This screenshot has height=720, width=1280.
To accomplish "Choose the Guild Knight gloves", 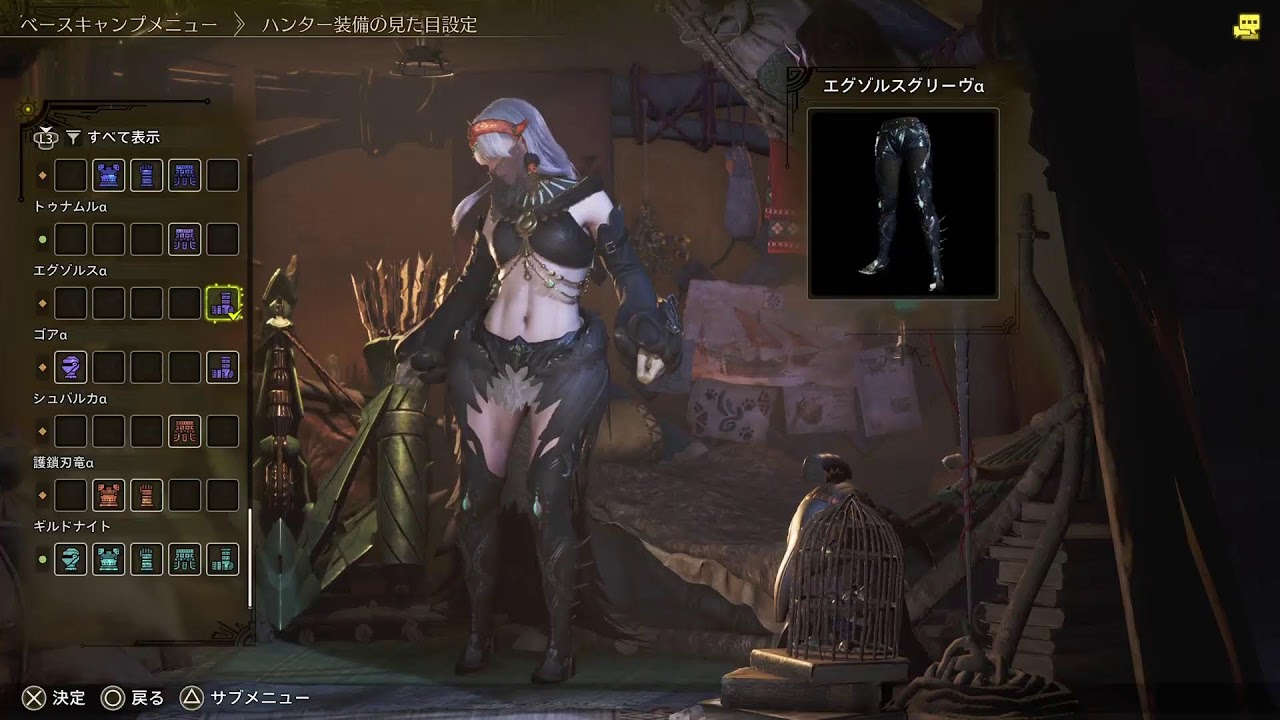I will coord(146,559).
